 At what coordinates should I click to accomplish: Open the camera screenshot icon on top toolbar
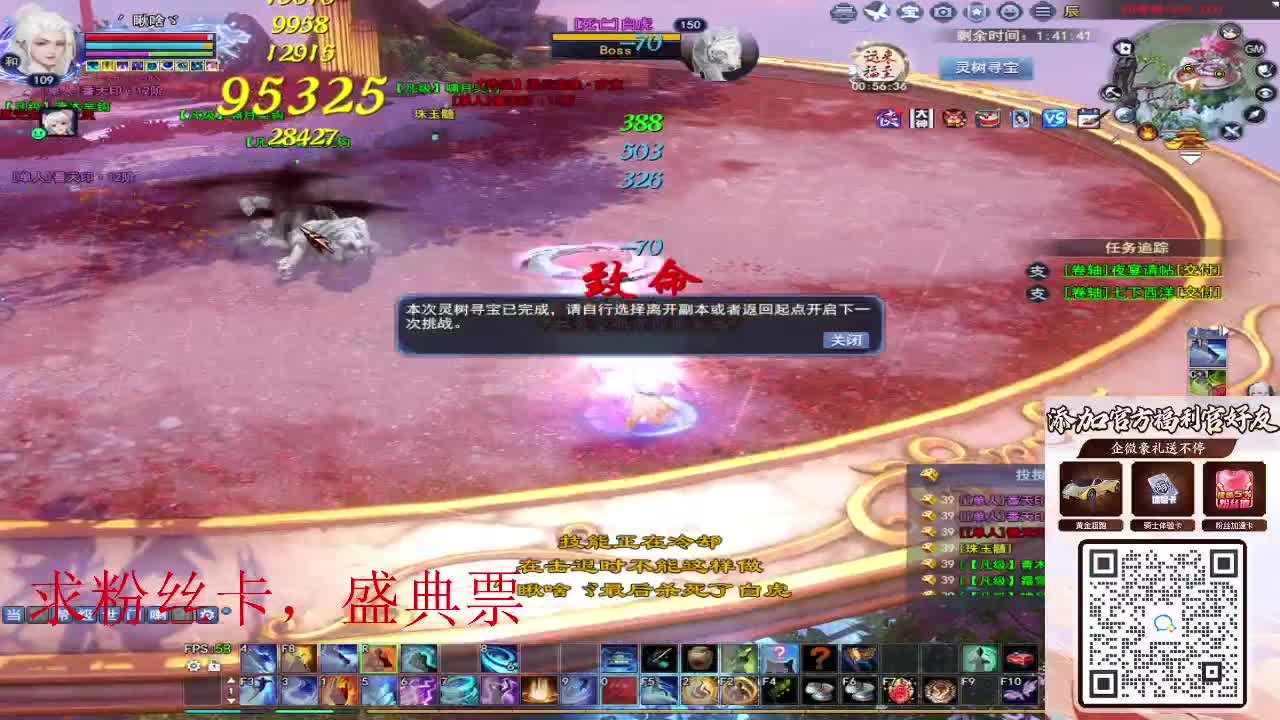pyautogui.click(x=941, y=12)
